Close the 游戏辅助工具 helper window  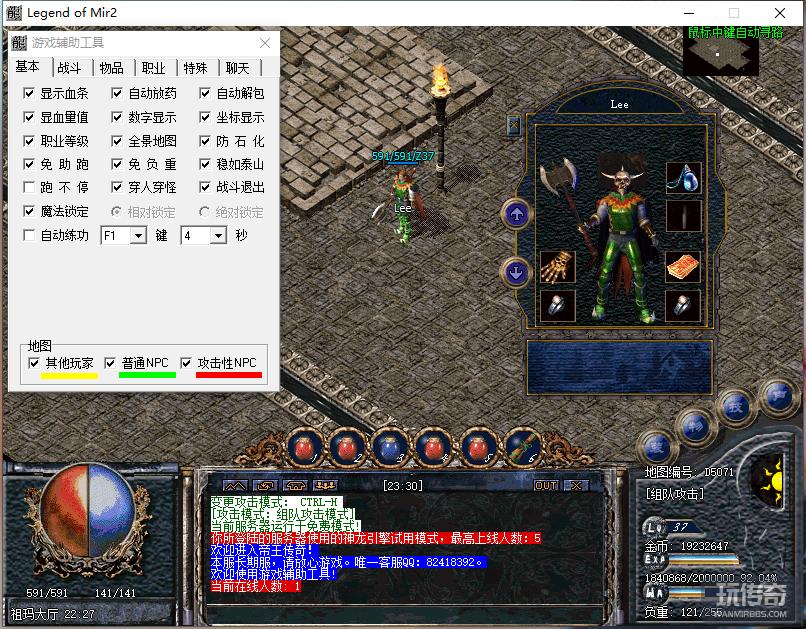click(265, 43)
